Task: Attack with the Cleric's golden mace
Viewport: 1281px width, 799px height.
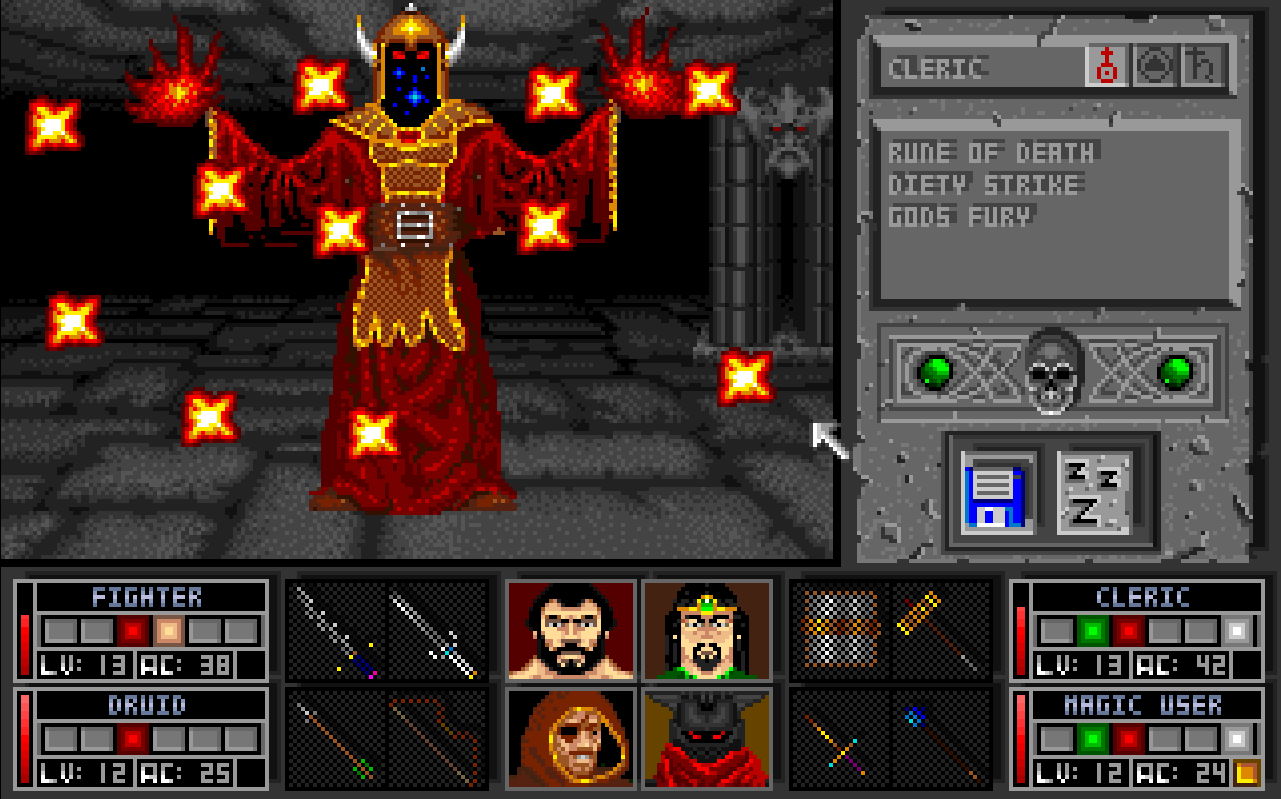Action: (x=939, y=630)
